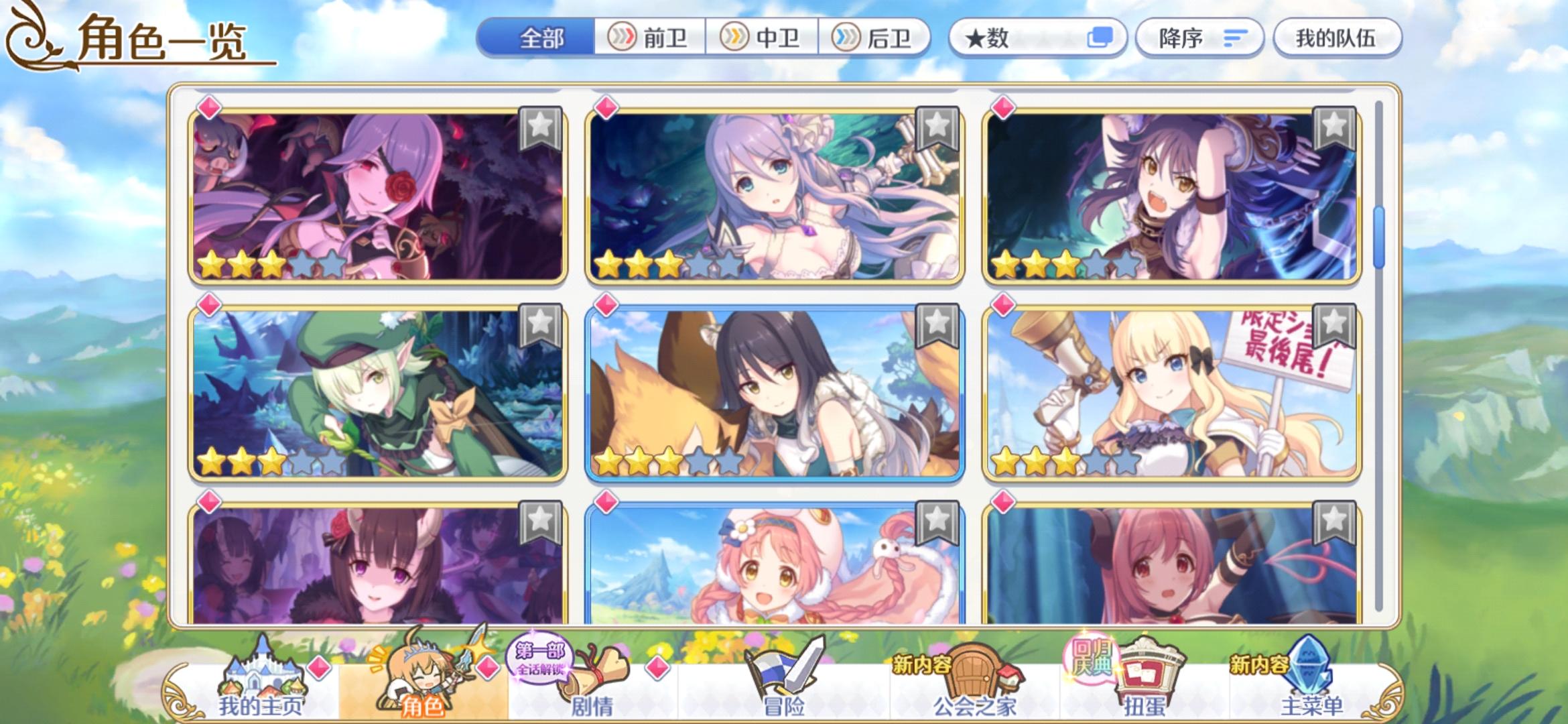Open 我的队伍 to view my teams

[x=1336, y=38]
